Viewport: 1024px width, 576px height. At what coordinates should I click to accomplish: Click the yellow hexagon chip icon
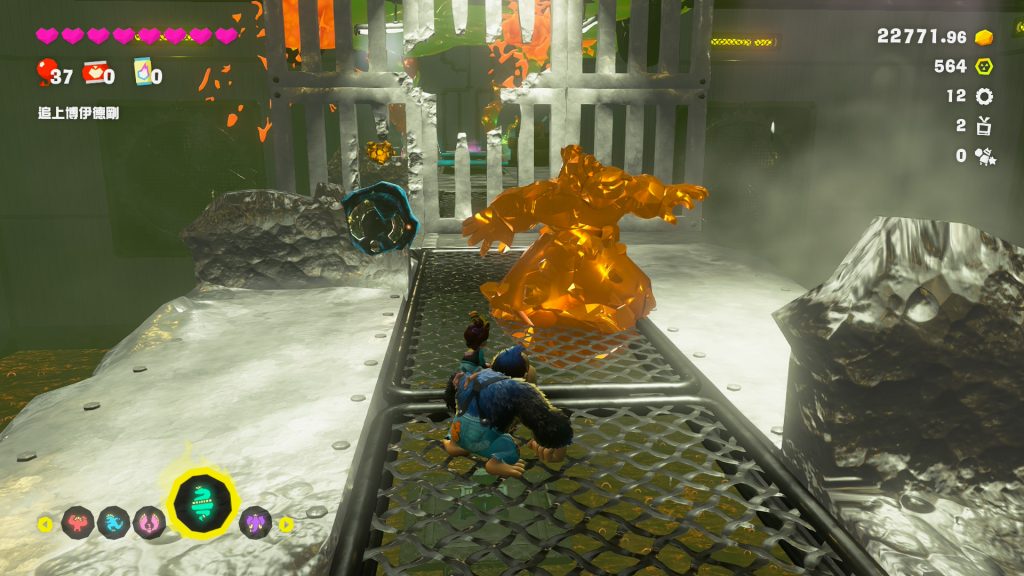coord(984,66)
